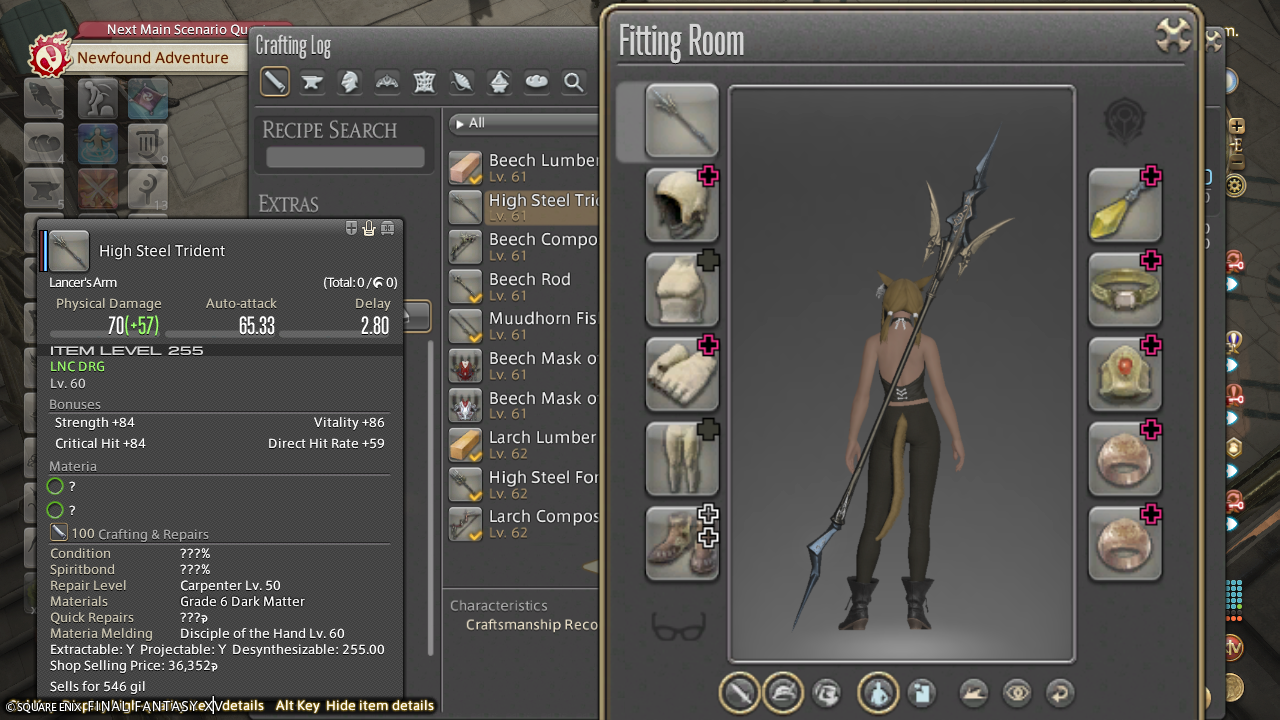Switch to the Blacksmith anvil tab
1280x720 pixels.
[x=312, y=82]
